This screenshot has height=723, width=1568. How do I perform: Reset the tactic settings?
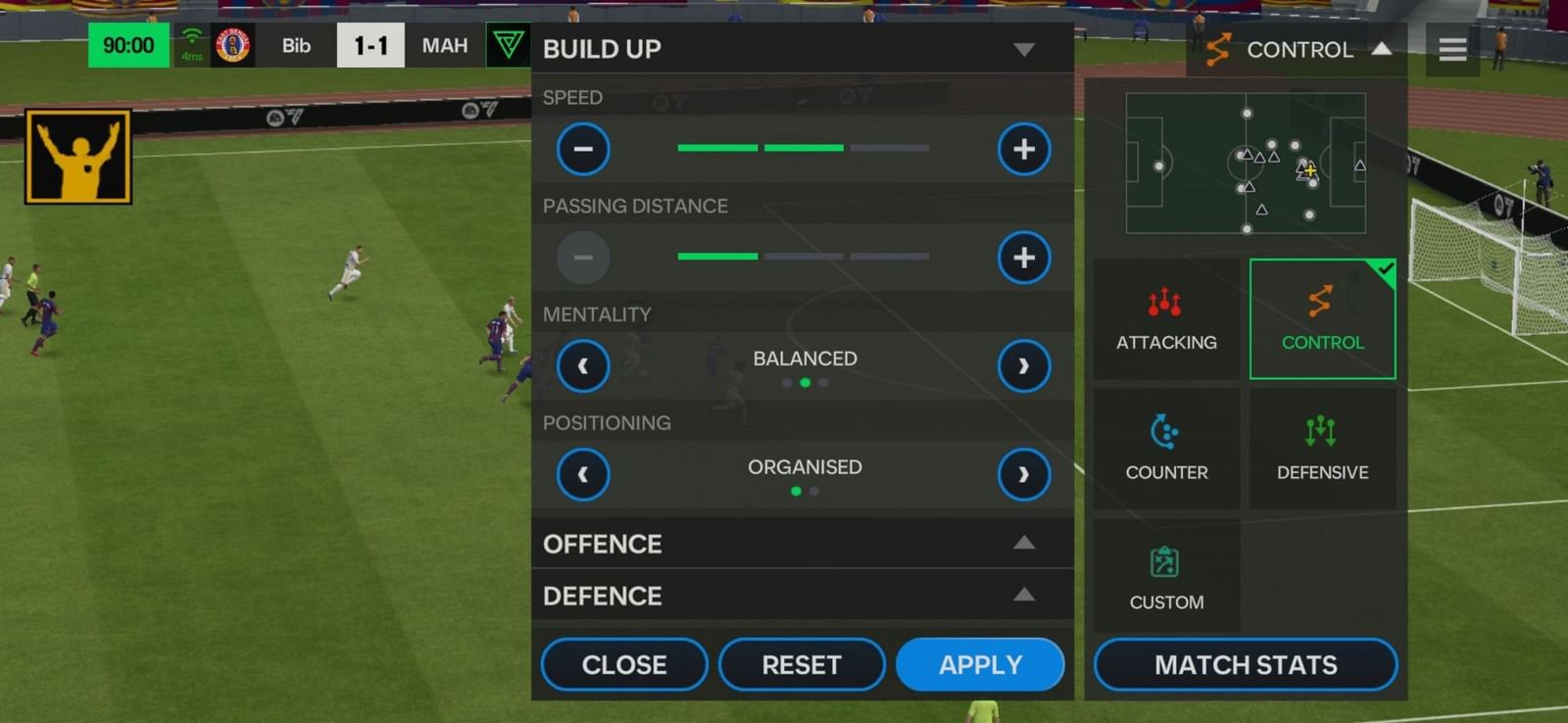pyautogui.click(x=802, y=664)
